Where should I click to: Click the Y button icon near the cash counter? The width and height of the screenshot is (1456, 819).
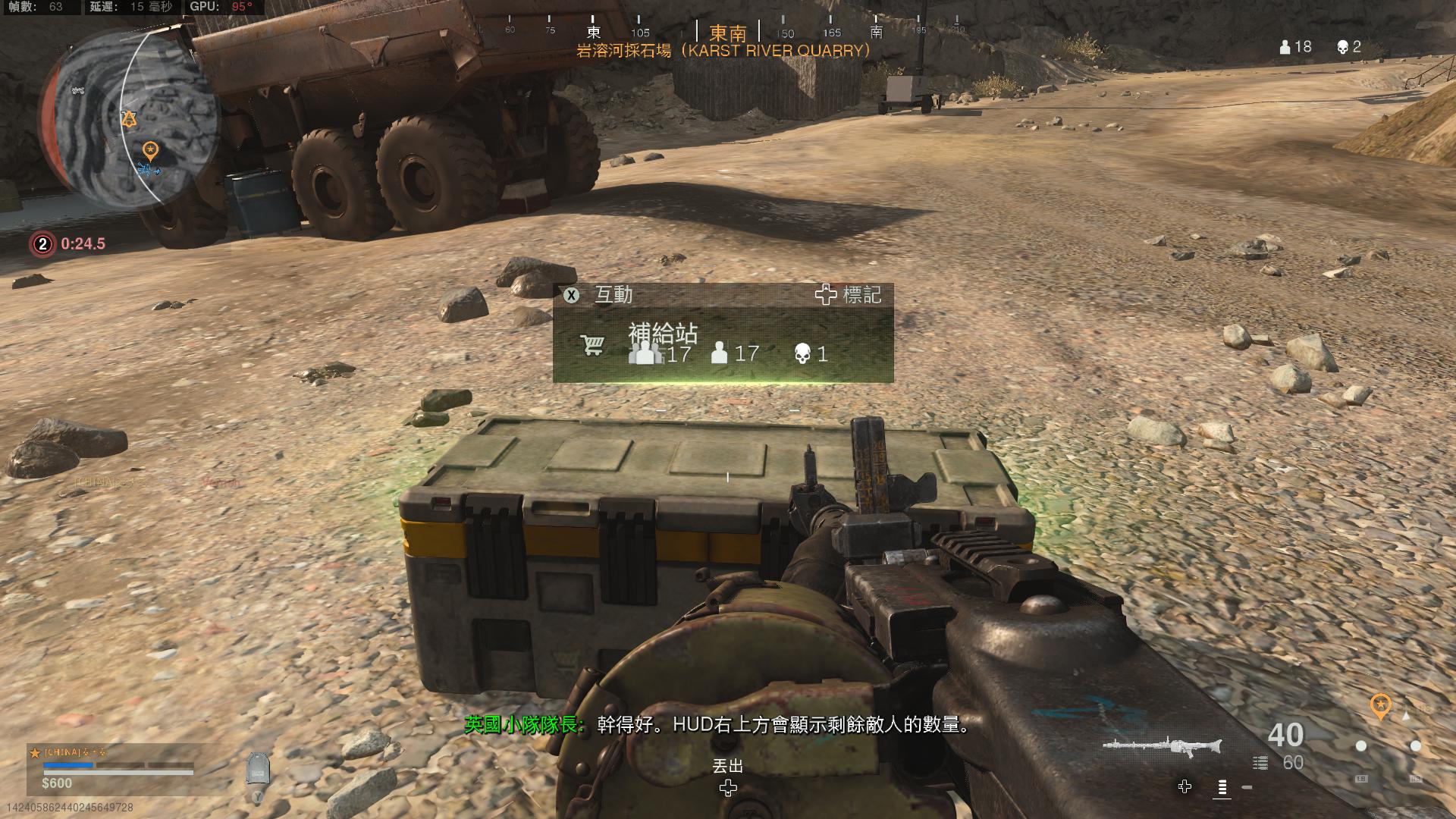click(x=258, y=796)
